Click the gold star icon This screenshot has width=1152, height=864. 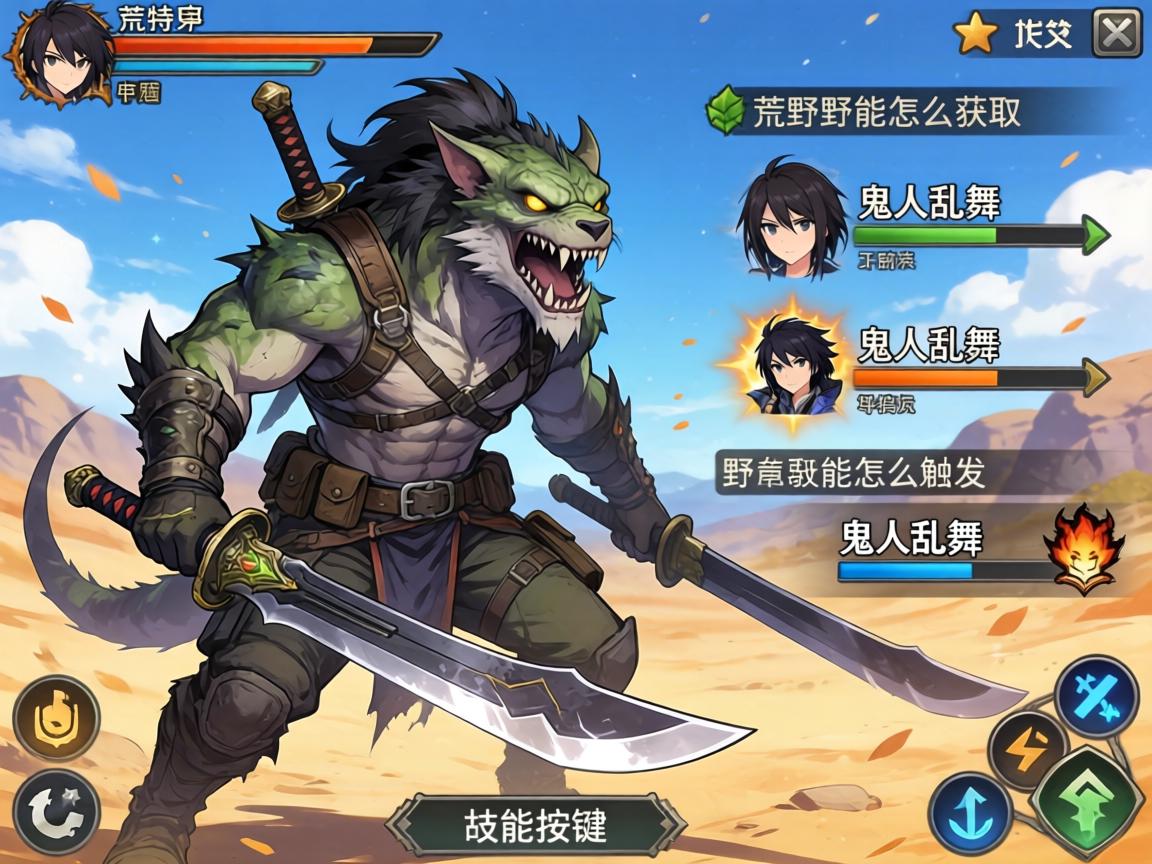pos(975,35)
